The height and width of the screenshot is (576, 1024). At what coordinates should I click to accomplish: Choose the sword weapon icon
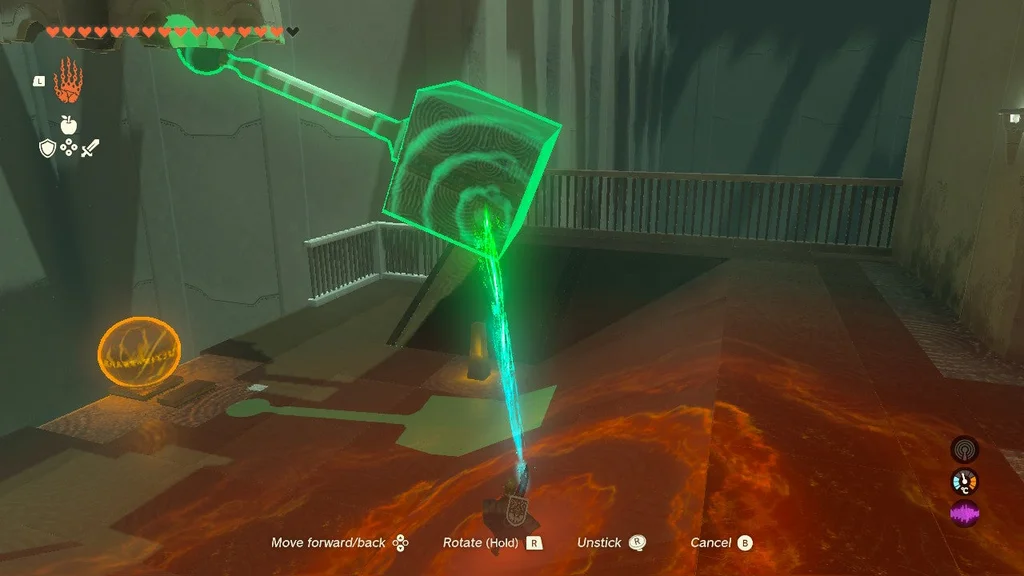(x=88, y=148)
